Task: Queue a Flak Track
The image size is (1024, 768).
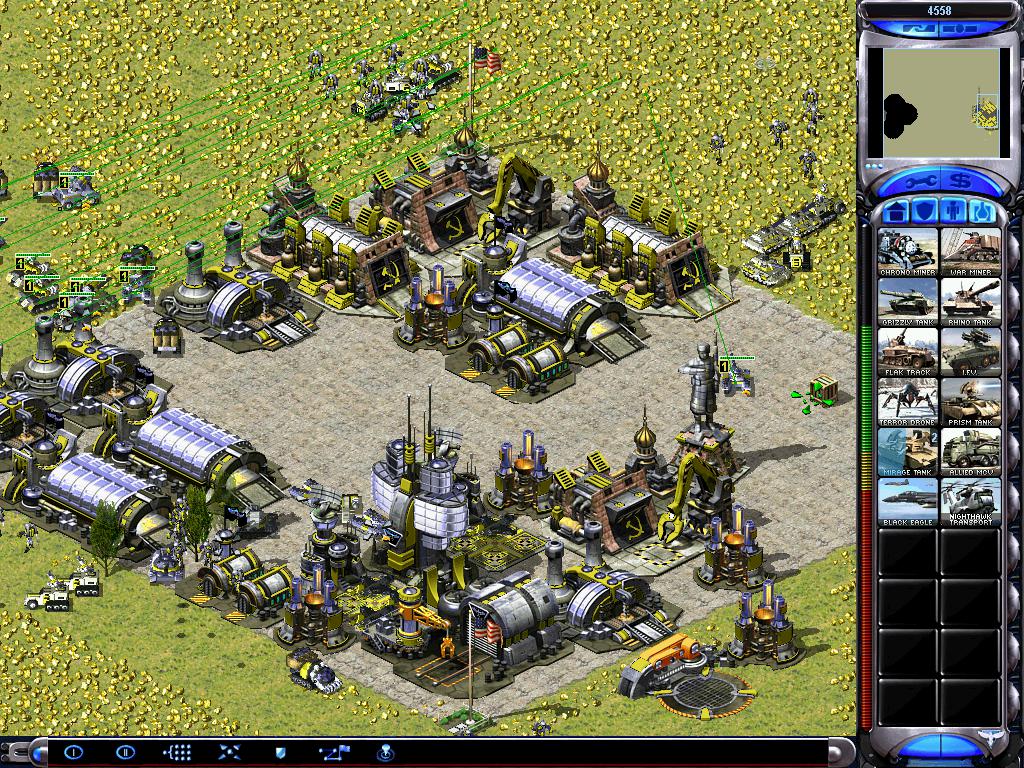Action: point(908,351)
